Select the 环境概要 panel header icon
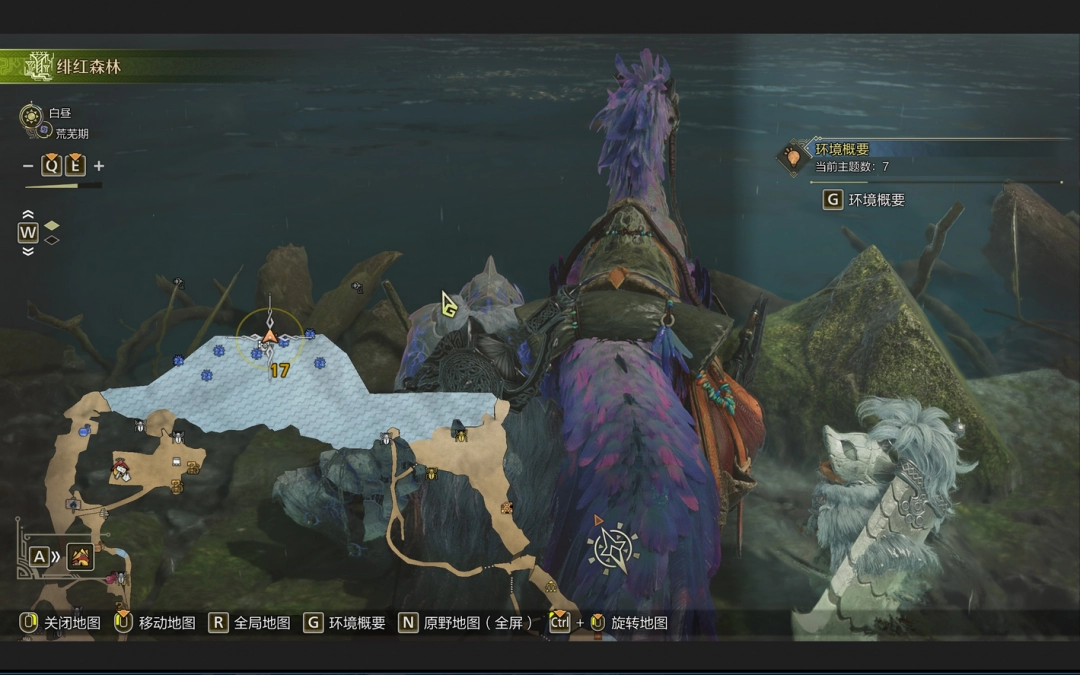 [x=794, y=156]
